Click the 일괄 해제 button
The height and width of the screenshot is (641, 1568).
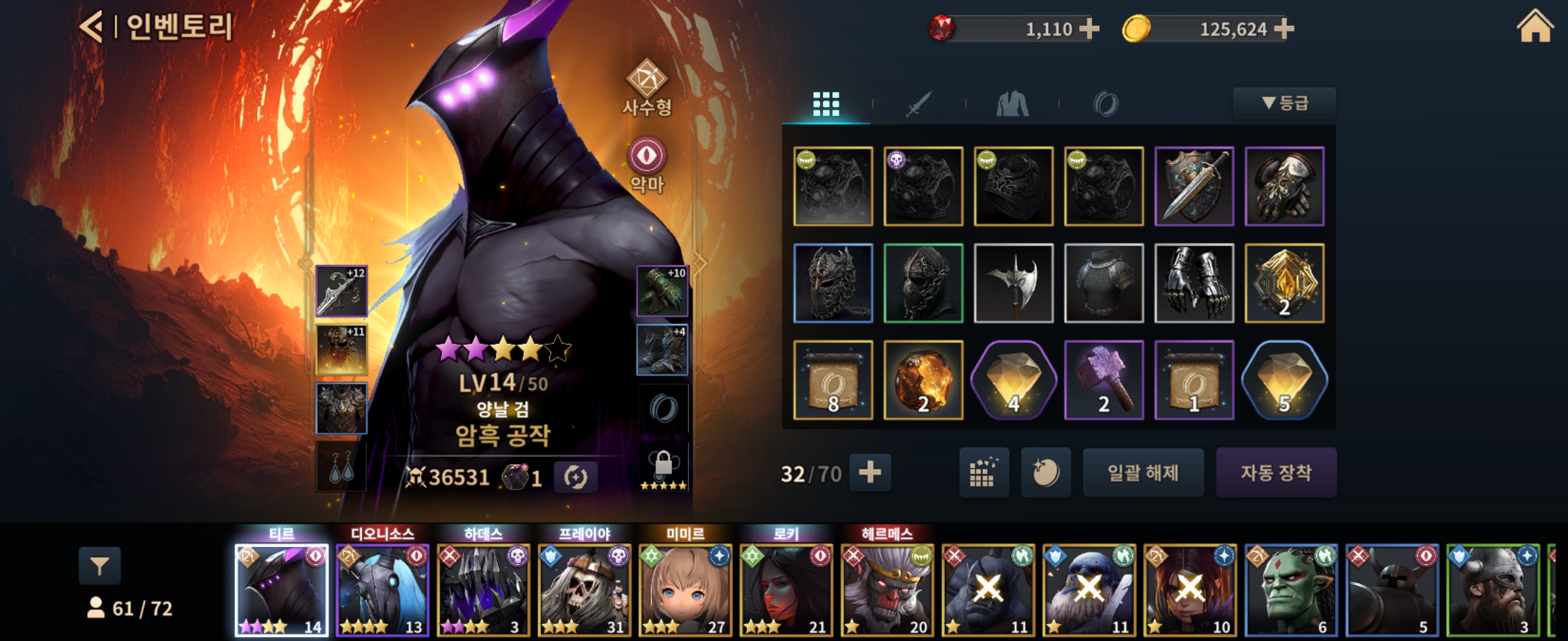(x=1143, y=472)
